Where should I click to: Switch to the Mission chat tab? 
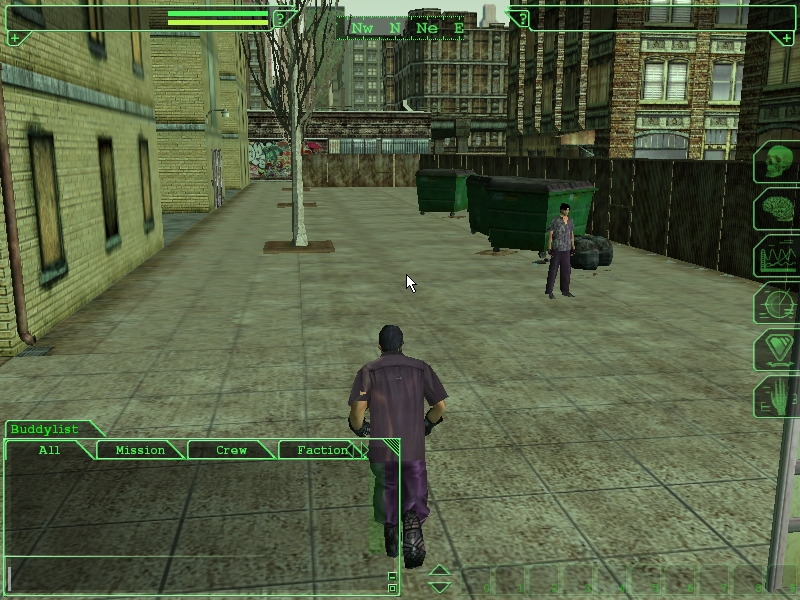pos(140,450)
